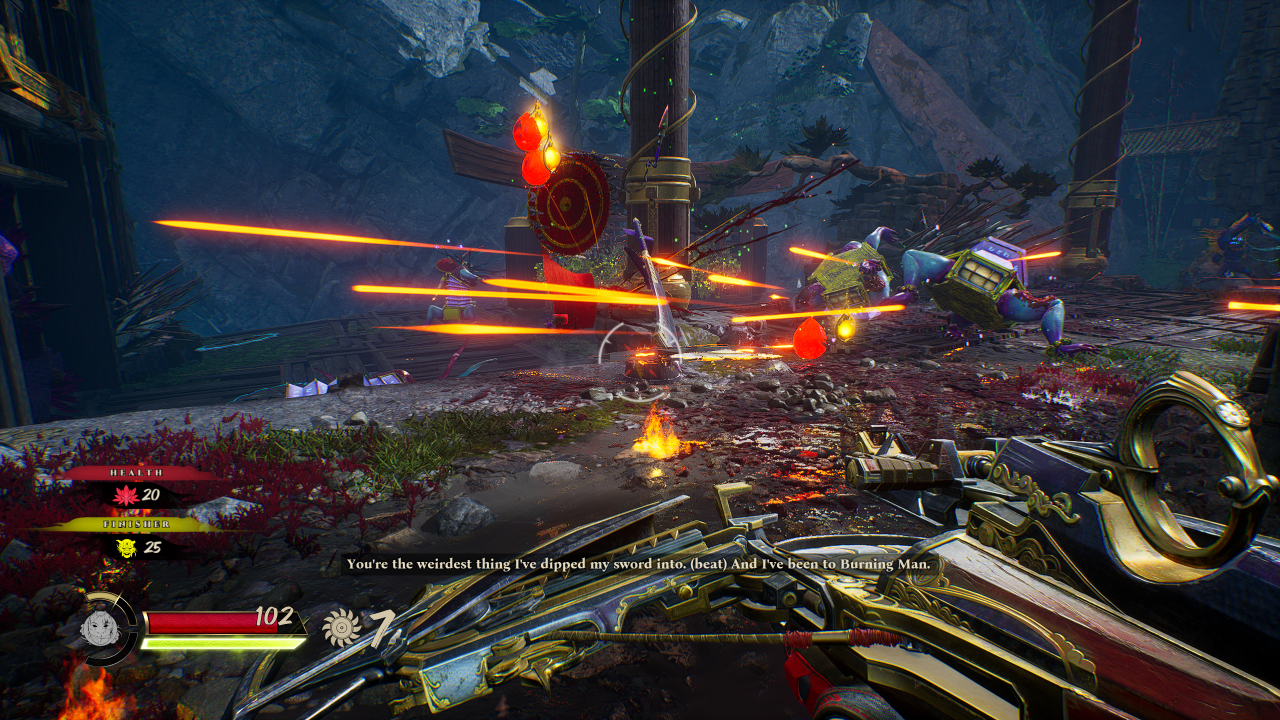The height and width of the screenshot is (720, 1280).
Task: Click the yellow Finisher demon icon
Action: click(x=127, y=547)
